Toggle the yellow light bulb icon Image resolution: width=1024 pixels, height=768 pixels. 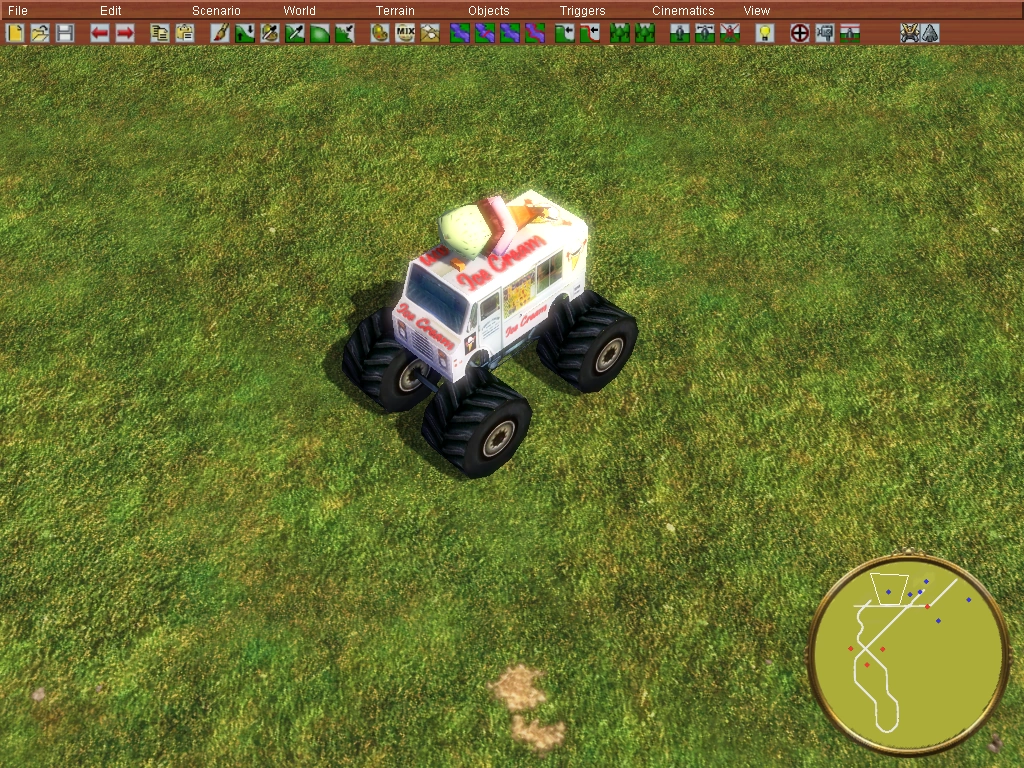764,33
